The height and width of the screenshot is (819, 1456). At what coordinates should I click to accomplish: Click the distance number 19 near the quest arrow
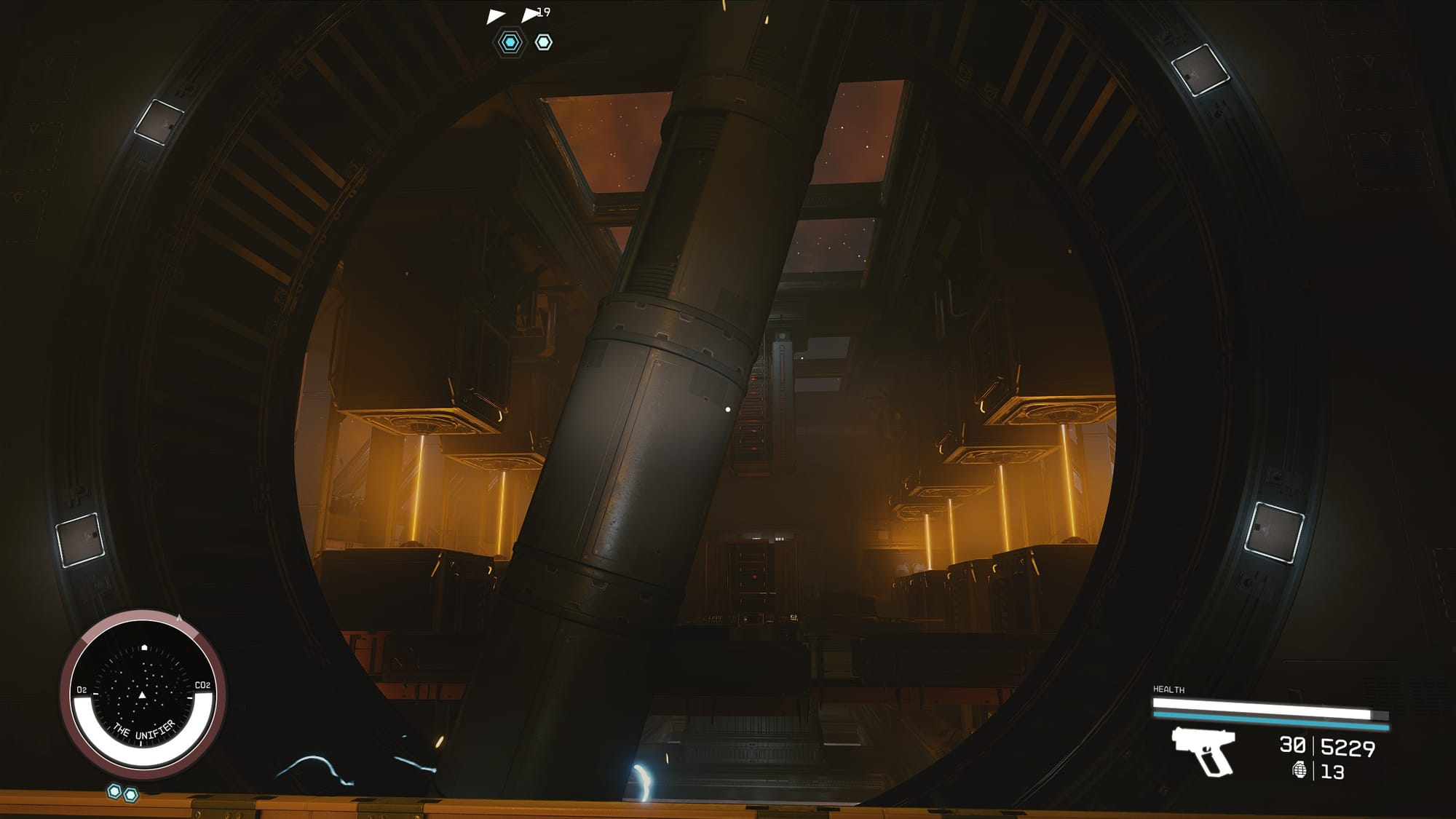click(544, 10)
